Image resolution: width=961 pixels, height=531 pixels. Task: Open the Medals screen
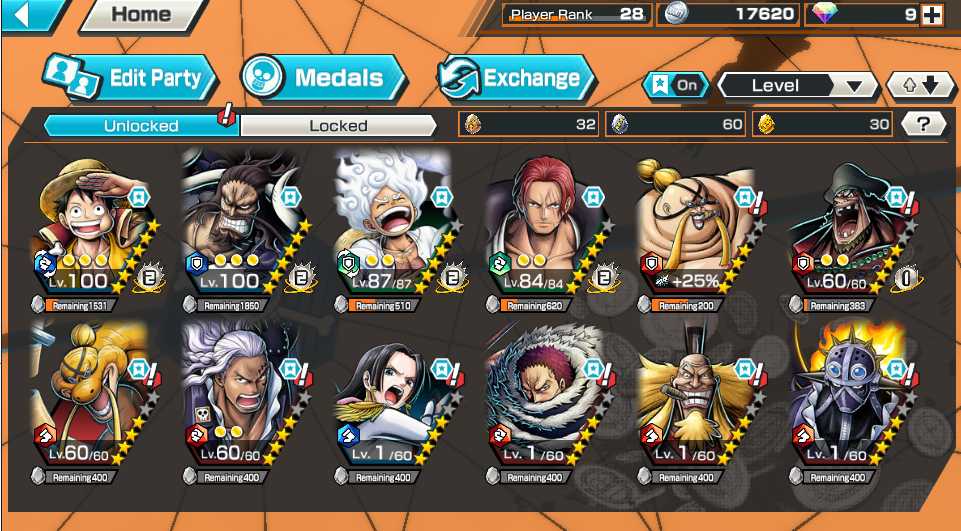tap(323, 78)
